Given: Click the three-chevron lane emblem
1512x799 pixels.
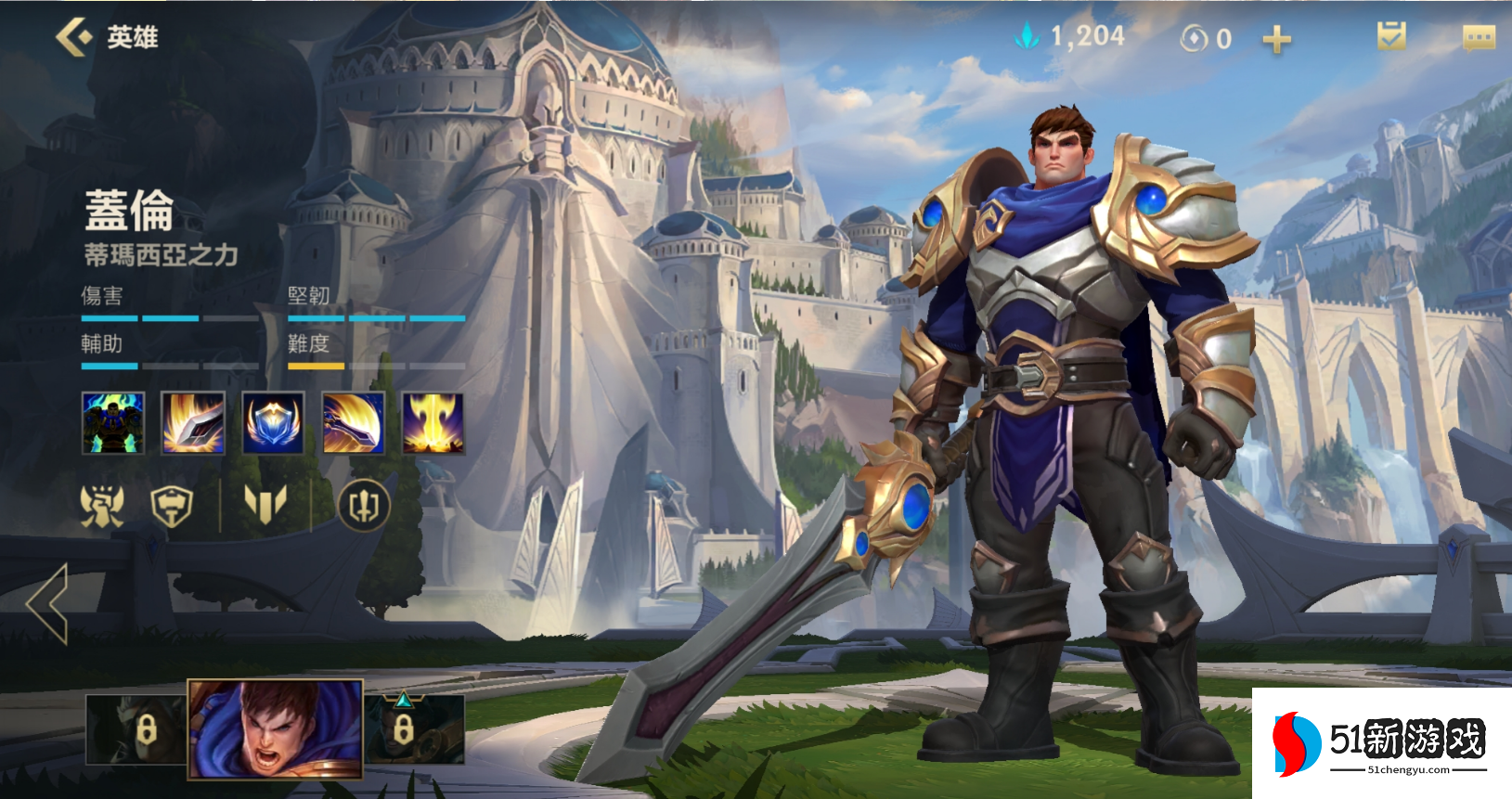Looking at the screenshot, I should tap(265, 507).
